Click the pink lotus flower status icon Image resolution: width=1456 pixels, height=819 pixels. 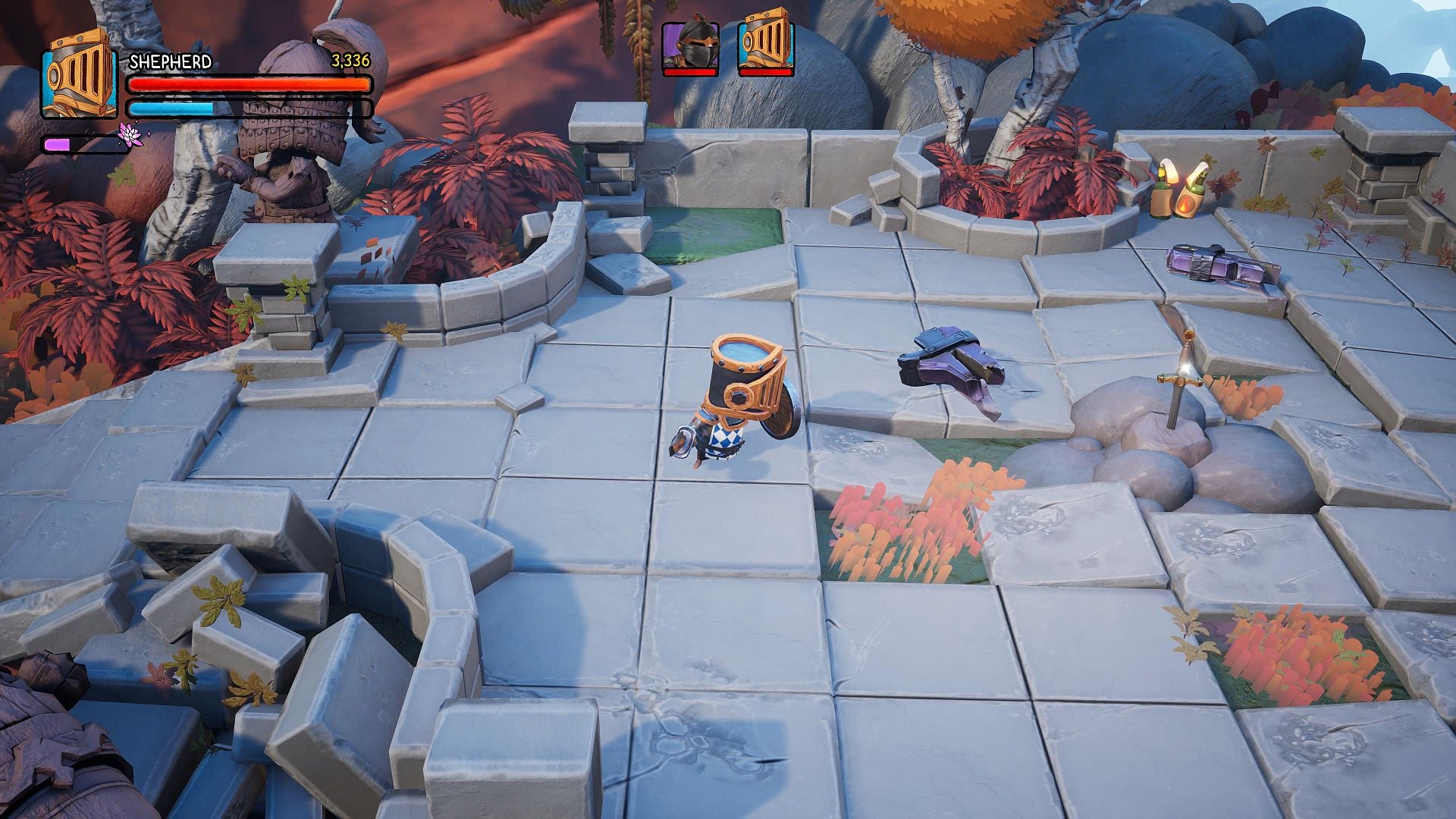pos(130,136)
